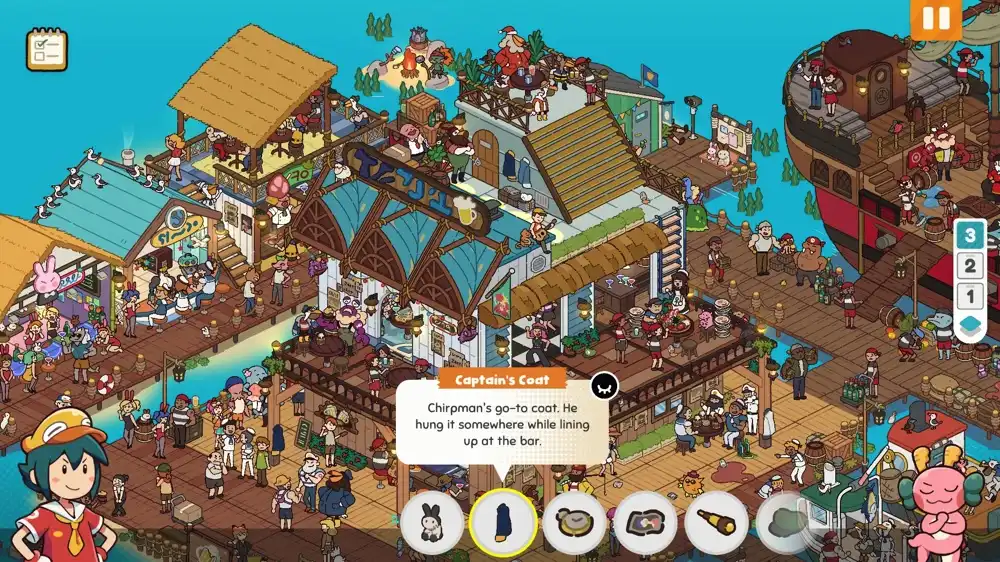This screenshot has height=562, width=1000.
Task: Choose the gray hat silhouette item slot
Action: click(786, 523)
